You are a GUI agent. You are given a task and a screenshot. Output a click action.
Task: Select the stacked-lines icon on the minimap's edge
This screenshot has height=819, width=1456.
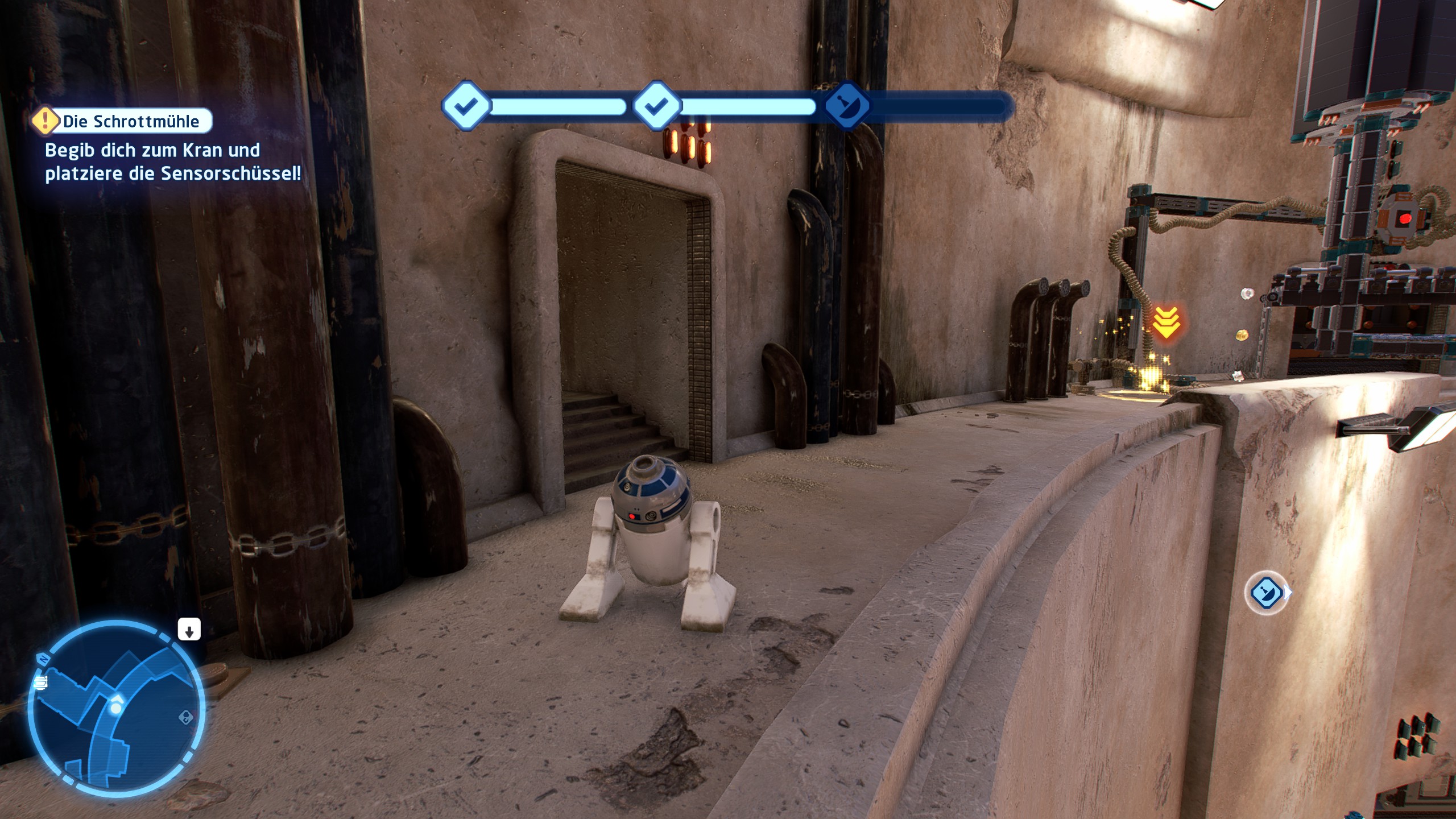[x=40, y=682]
